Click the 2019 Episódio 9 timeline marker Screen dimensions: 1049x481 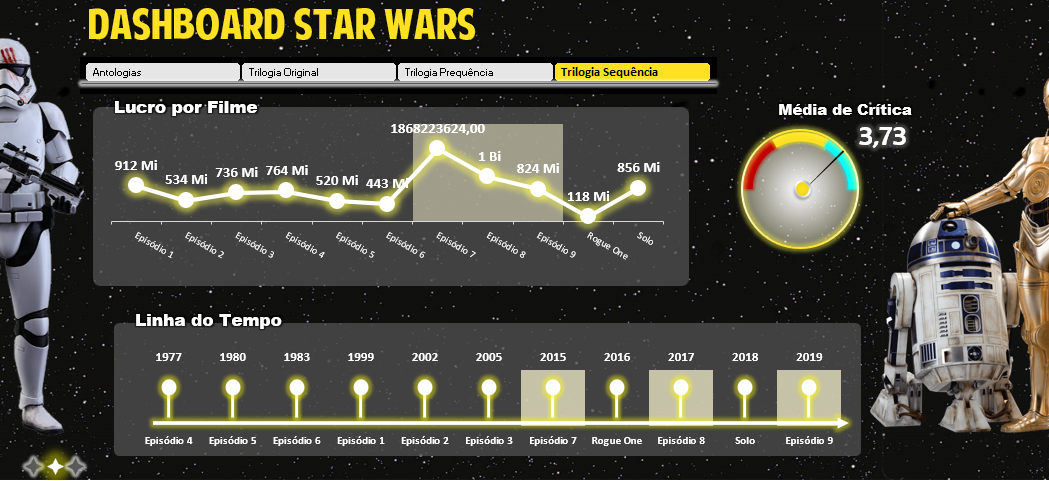tap(809, 388)
